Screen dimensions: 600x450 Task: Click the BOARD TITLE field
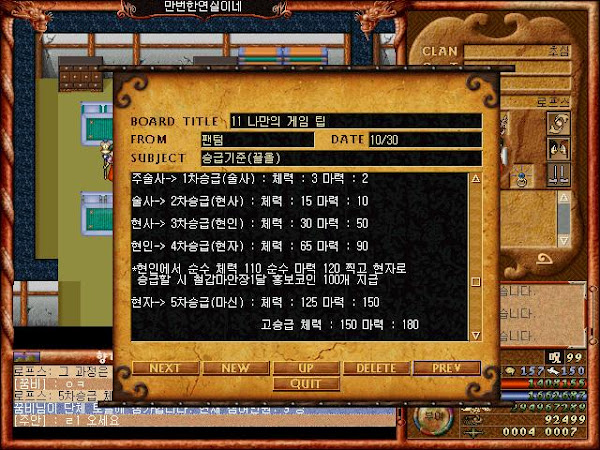click(x=355, y=121)
